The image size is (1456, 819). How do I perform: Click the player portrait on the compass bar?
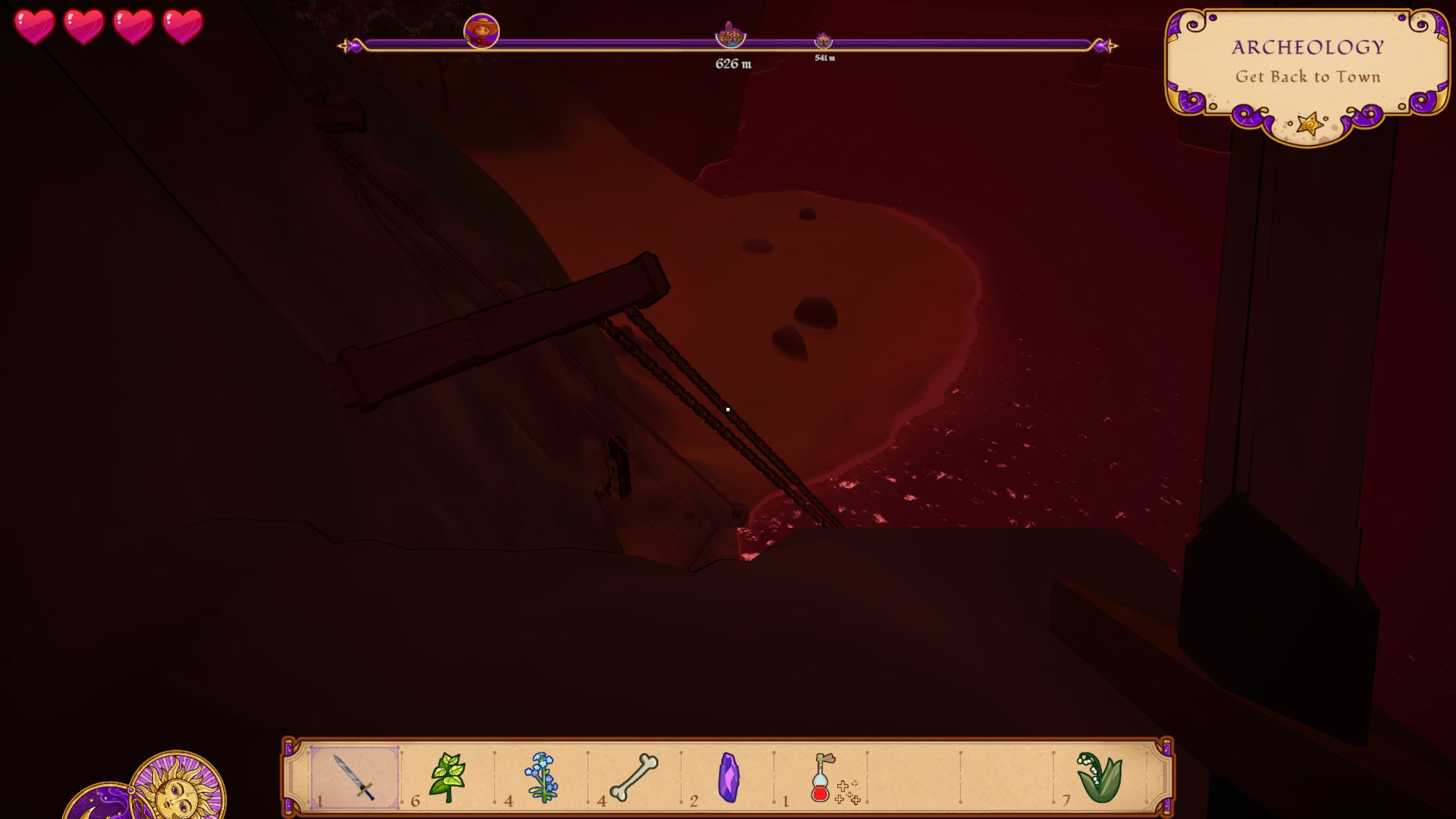(x=482, y=31)
